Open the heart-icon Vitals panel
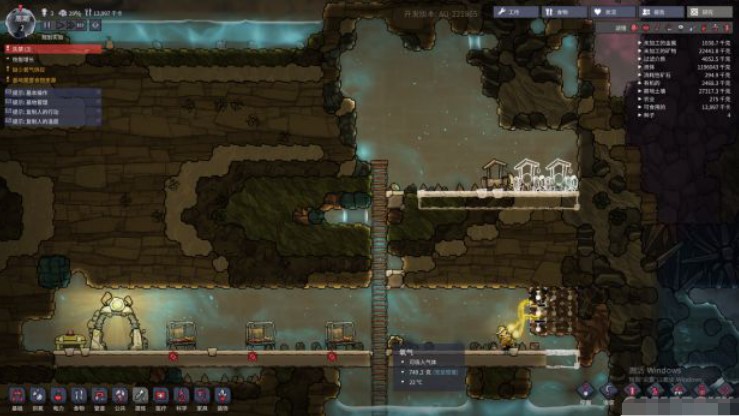This screenshot has width=739, height=416. [605, 12]
